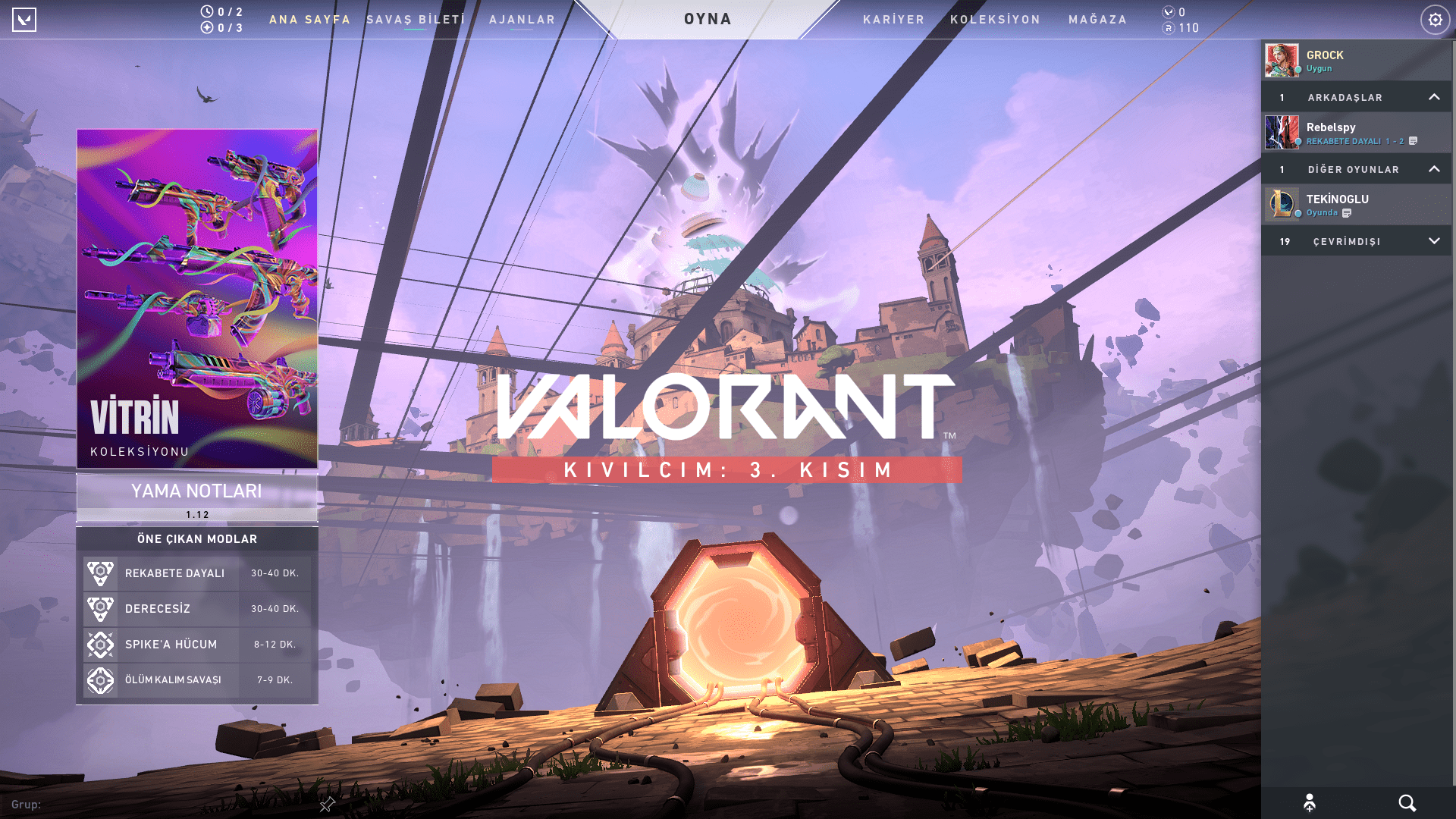Collapse the DİĞER OYUNLAR section
This screenshot has width=1456, height=819.
click(x=1435, y=169)
